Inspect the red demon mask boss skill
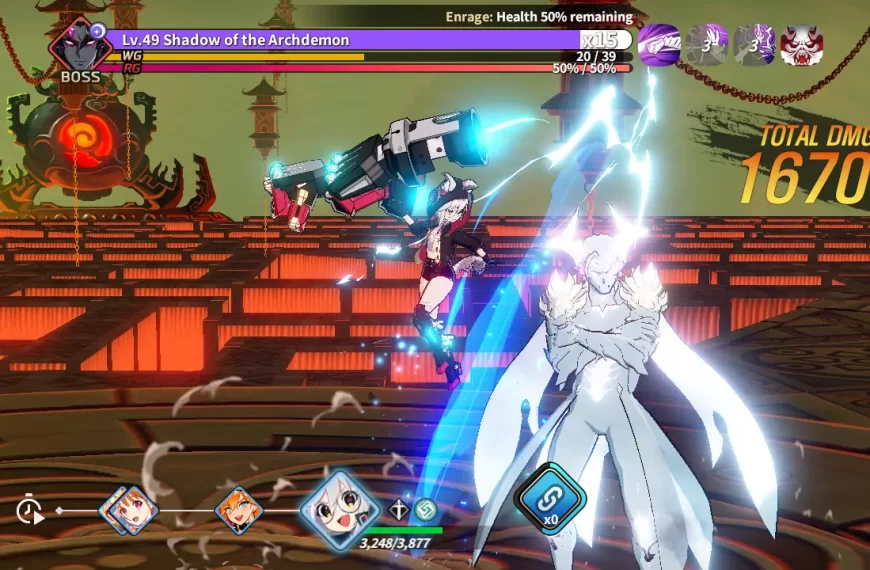870x570 pixels. [801, 45]
